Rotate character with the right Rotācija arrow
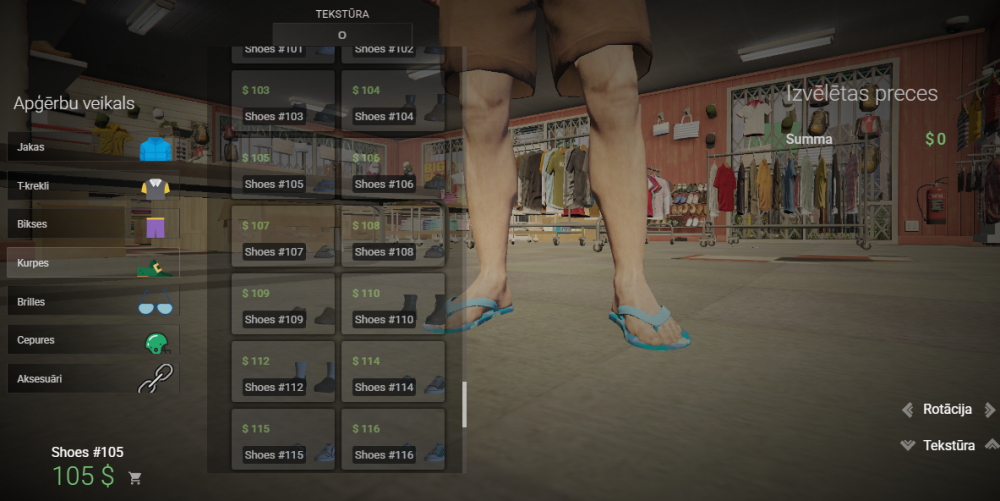Image resolution: width=1000 pixels, height=501 pixels. [x=990, y=409]
